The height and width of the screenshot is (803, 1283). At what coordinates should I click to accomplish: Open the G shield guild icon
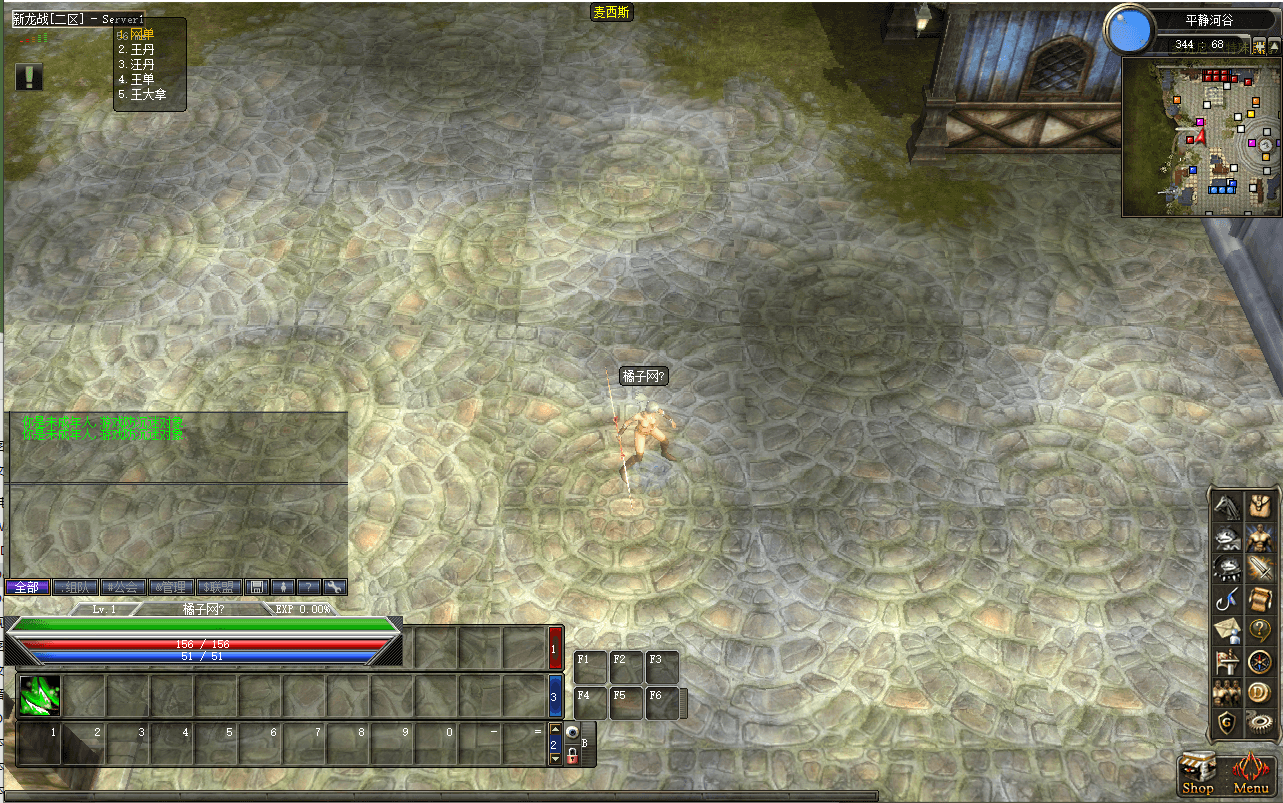(x=1227, y=722)
